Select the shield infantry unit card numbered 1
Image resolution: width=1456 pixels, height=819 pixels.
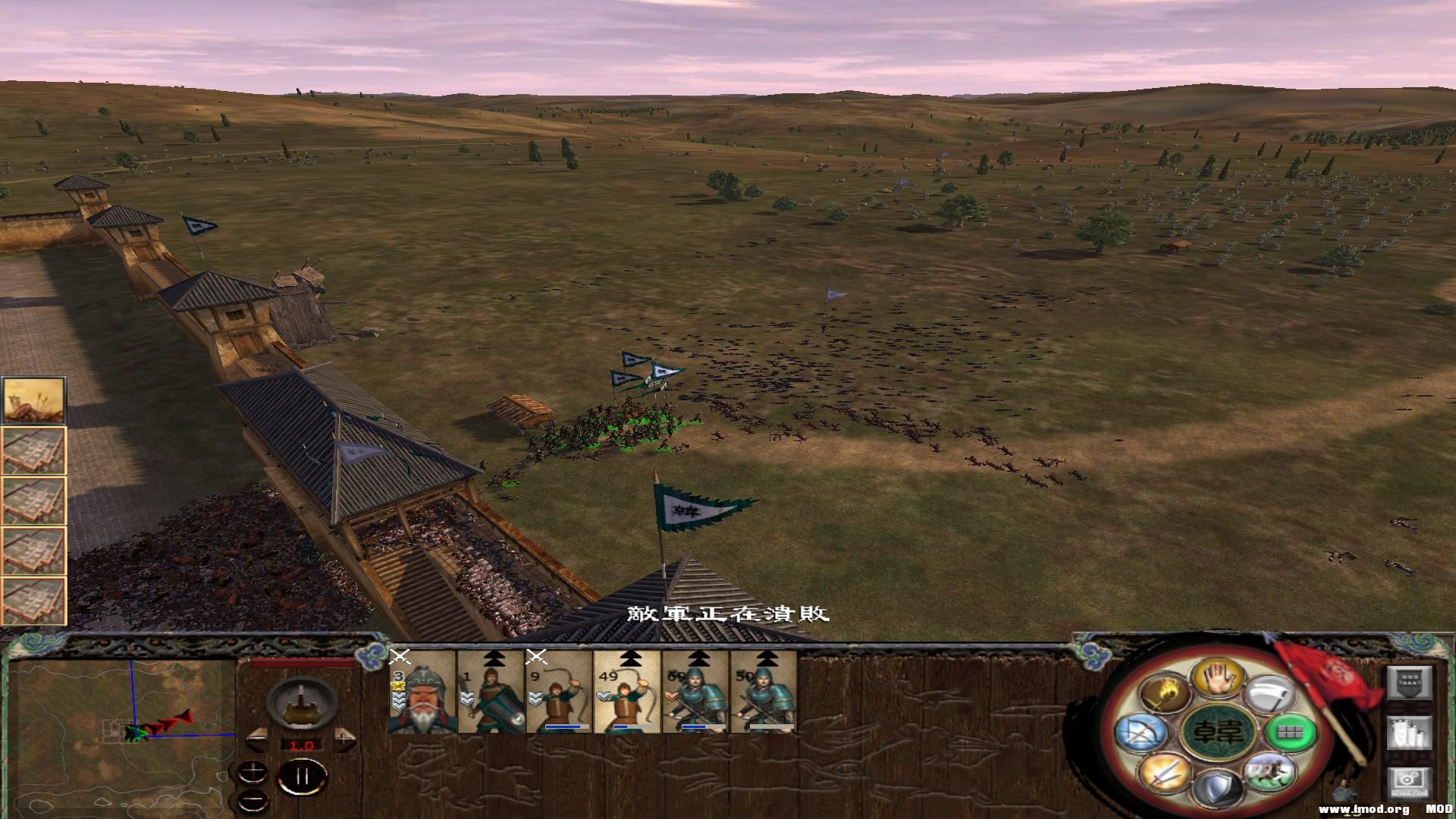pos(491,692)
